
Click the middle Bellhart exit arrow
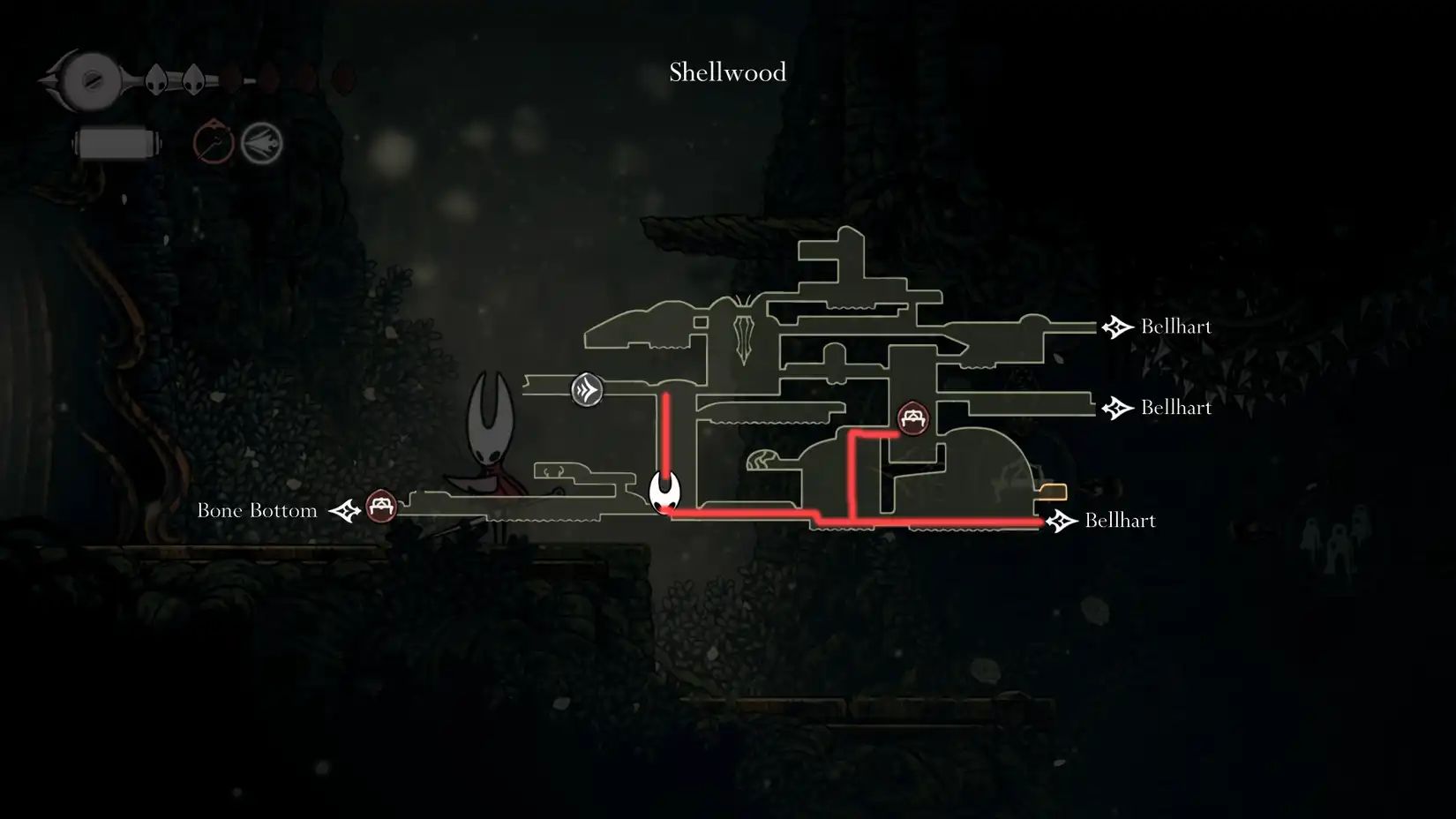point(1118,408)
